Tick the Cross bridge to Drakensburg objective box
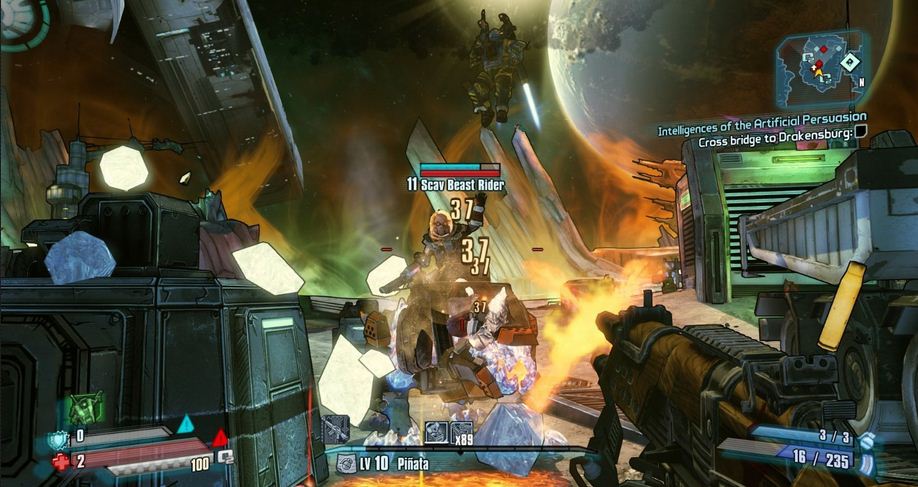Image resolution: width=918 pixels, height=487 pixels. (860, 144)
